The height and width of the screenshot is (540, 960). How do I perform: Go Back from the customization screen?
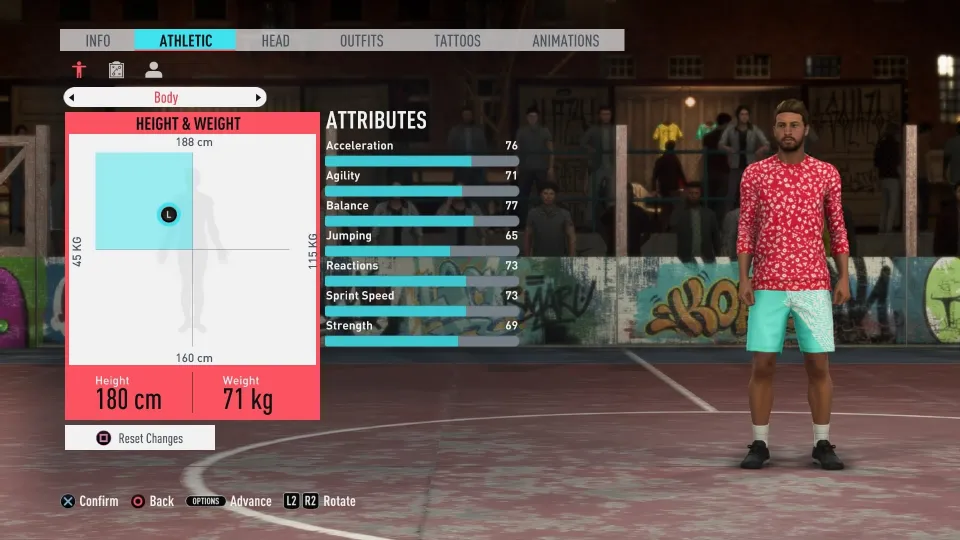pyautogui.click(x=152, y=501)
